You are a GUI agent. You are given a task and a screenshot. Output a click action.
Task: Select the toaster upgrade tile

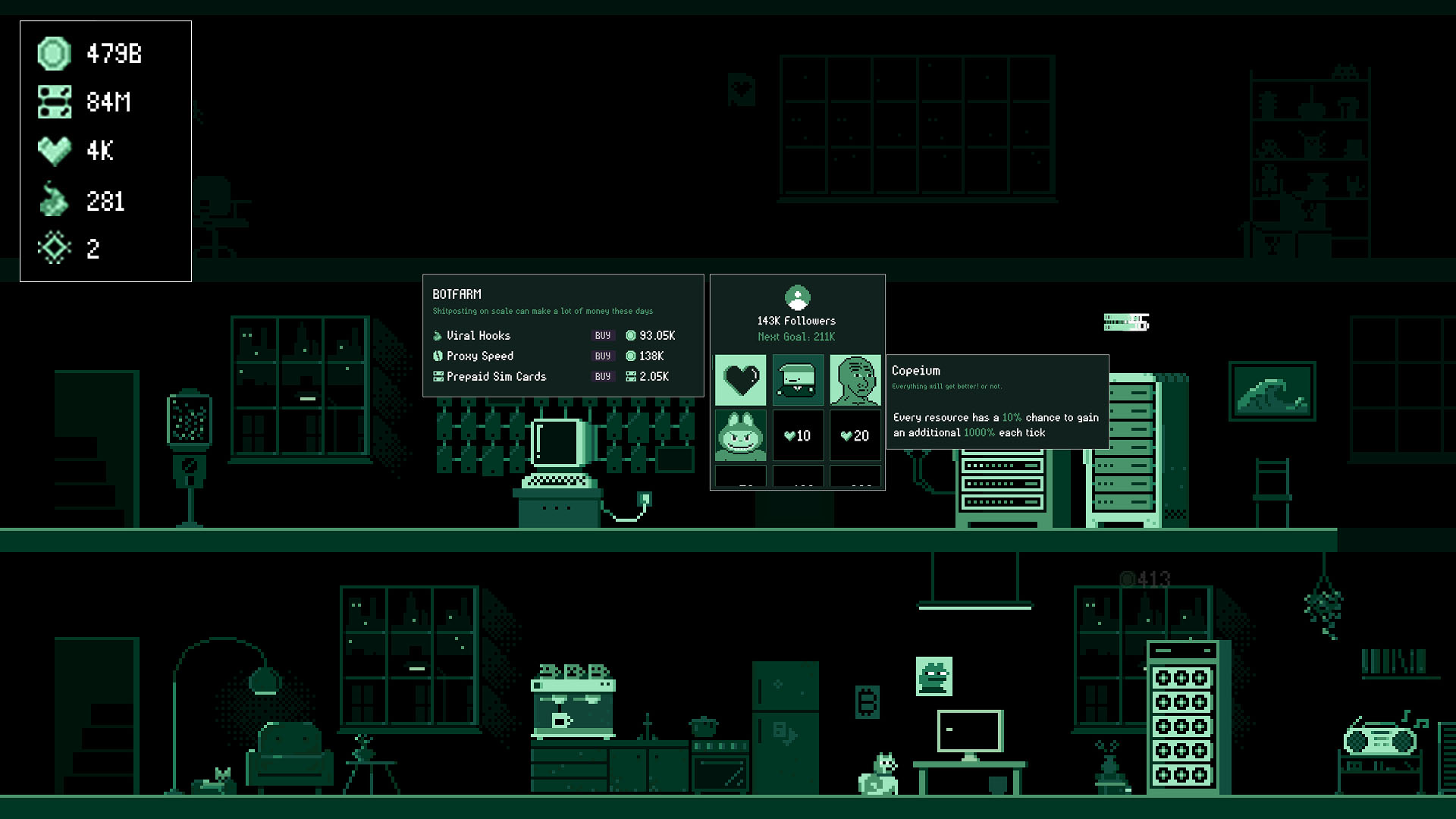(x=798, y=379)
